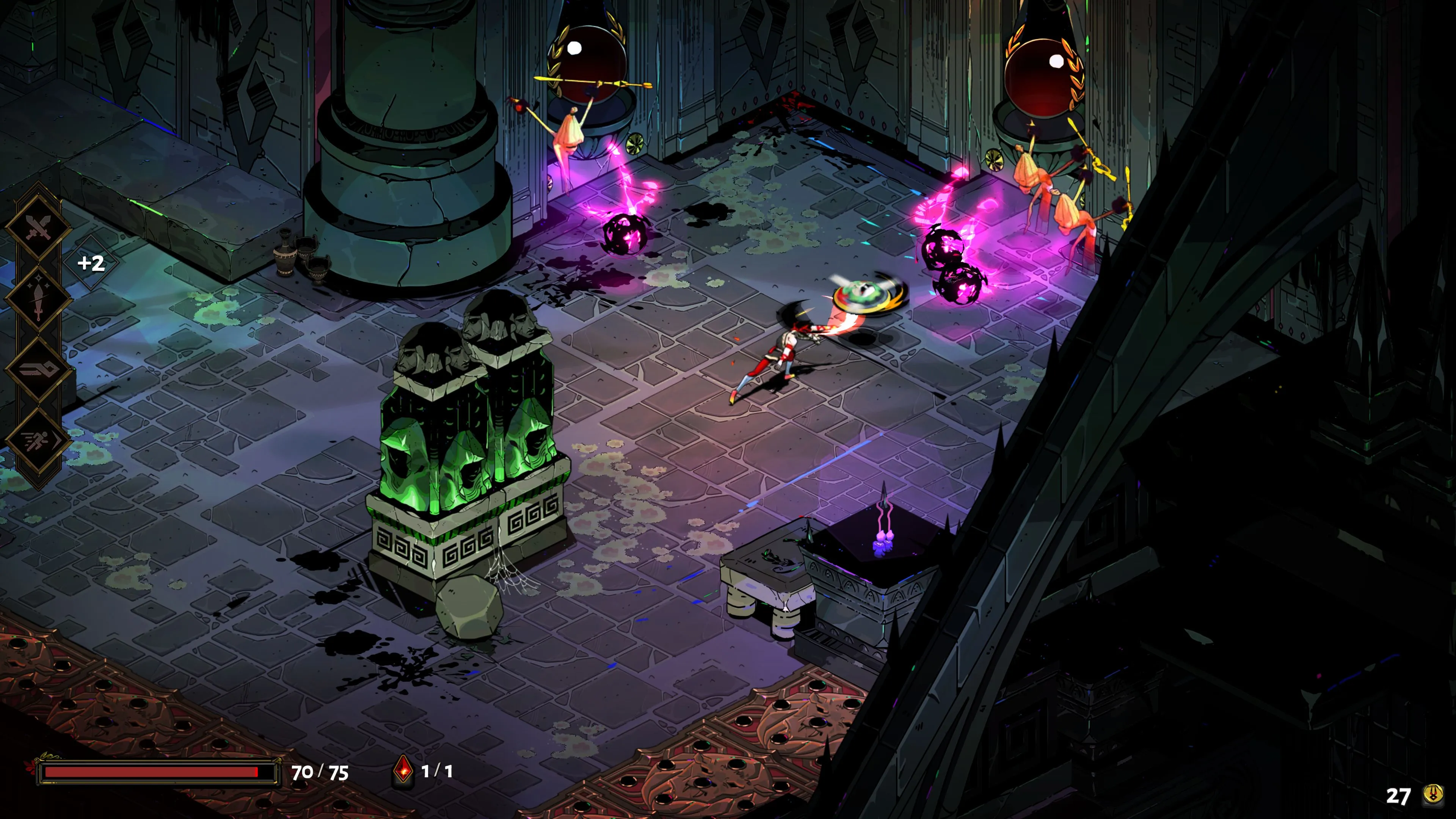The height and width of the screenshot is (819, 1456).
Task: Open the +2 additional boons diamond
Action: click(x=91, y=263)
